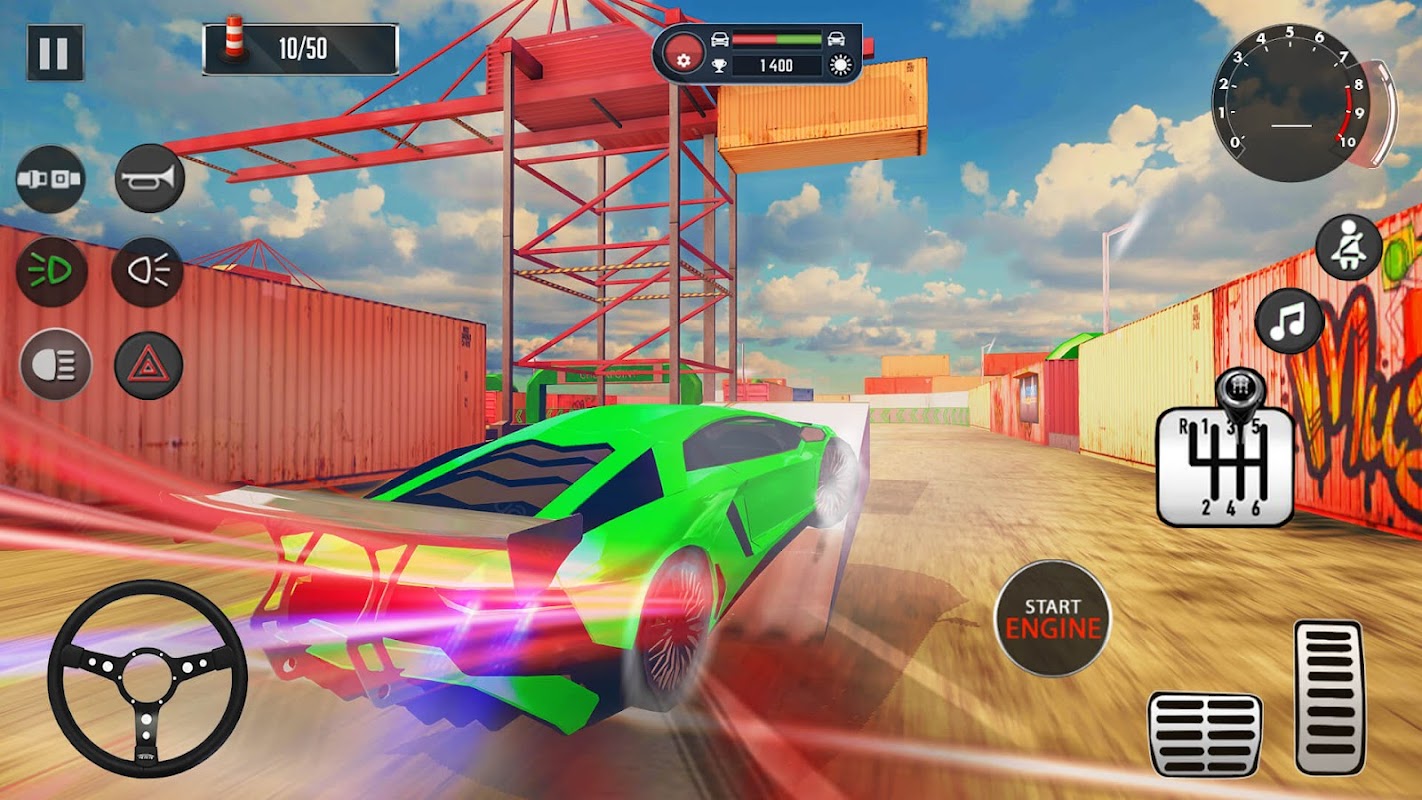
Task: Honk the horn
Action: pyautogui.click(x=150, y=179)
